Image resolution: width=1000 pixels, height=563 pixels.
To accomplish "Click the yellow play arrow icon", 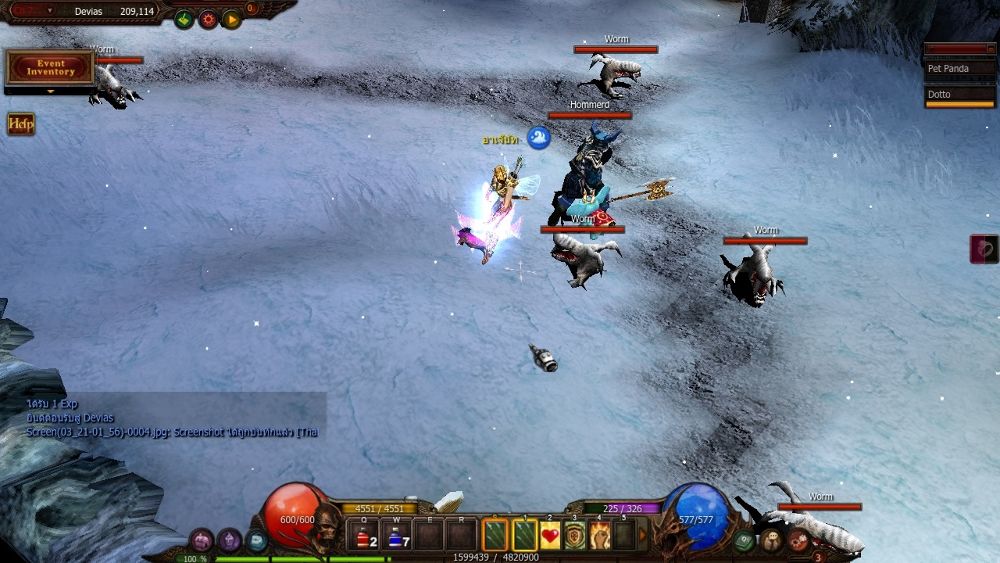I will tap(232, 19).
